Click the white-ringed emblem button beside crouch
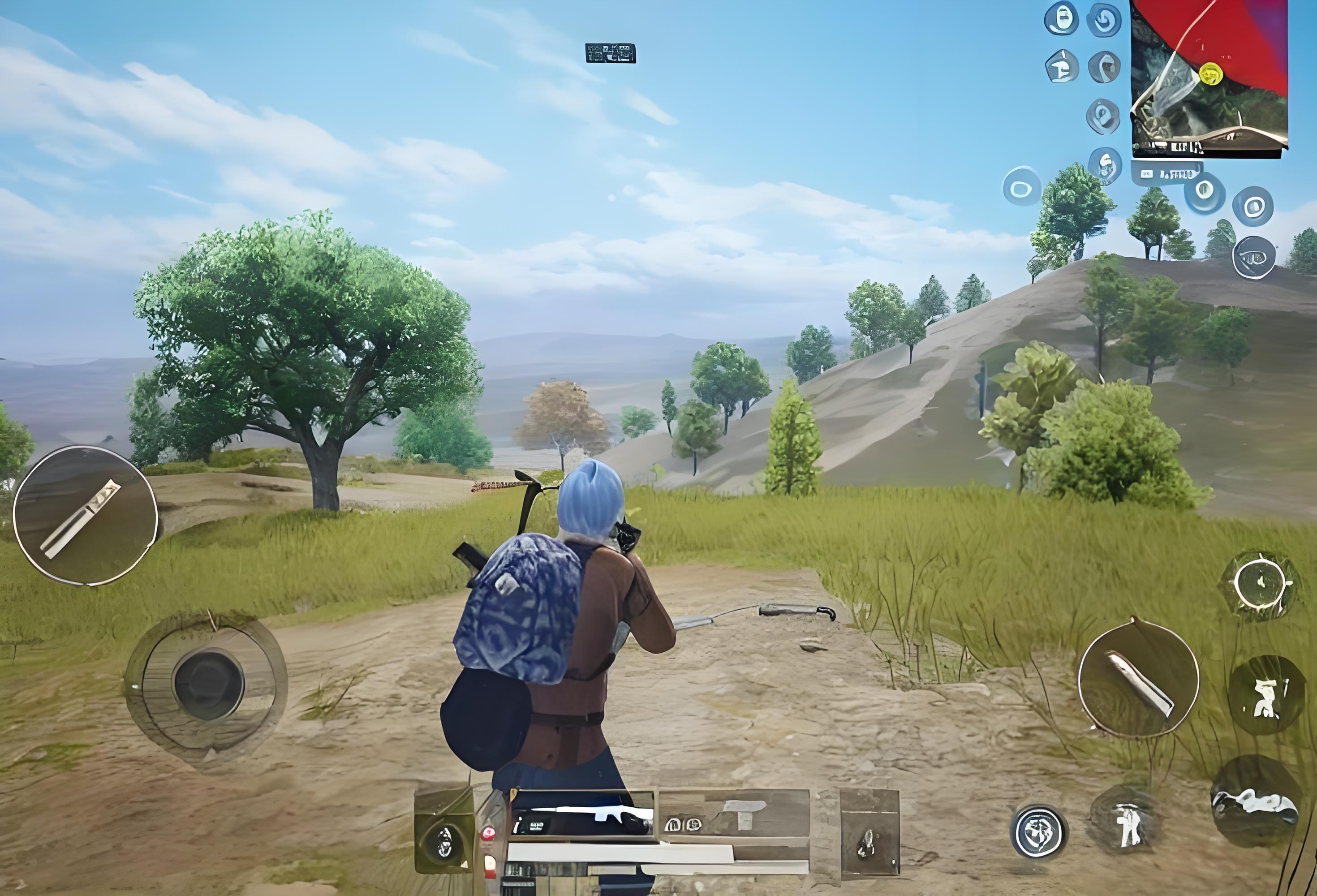1317x896 pixels. 1039,832
